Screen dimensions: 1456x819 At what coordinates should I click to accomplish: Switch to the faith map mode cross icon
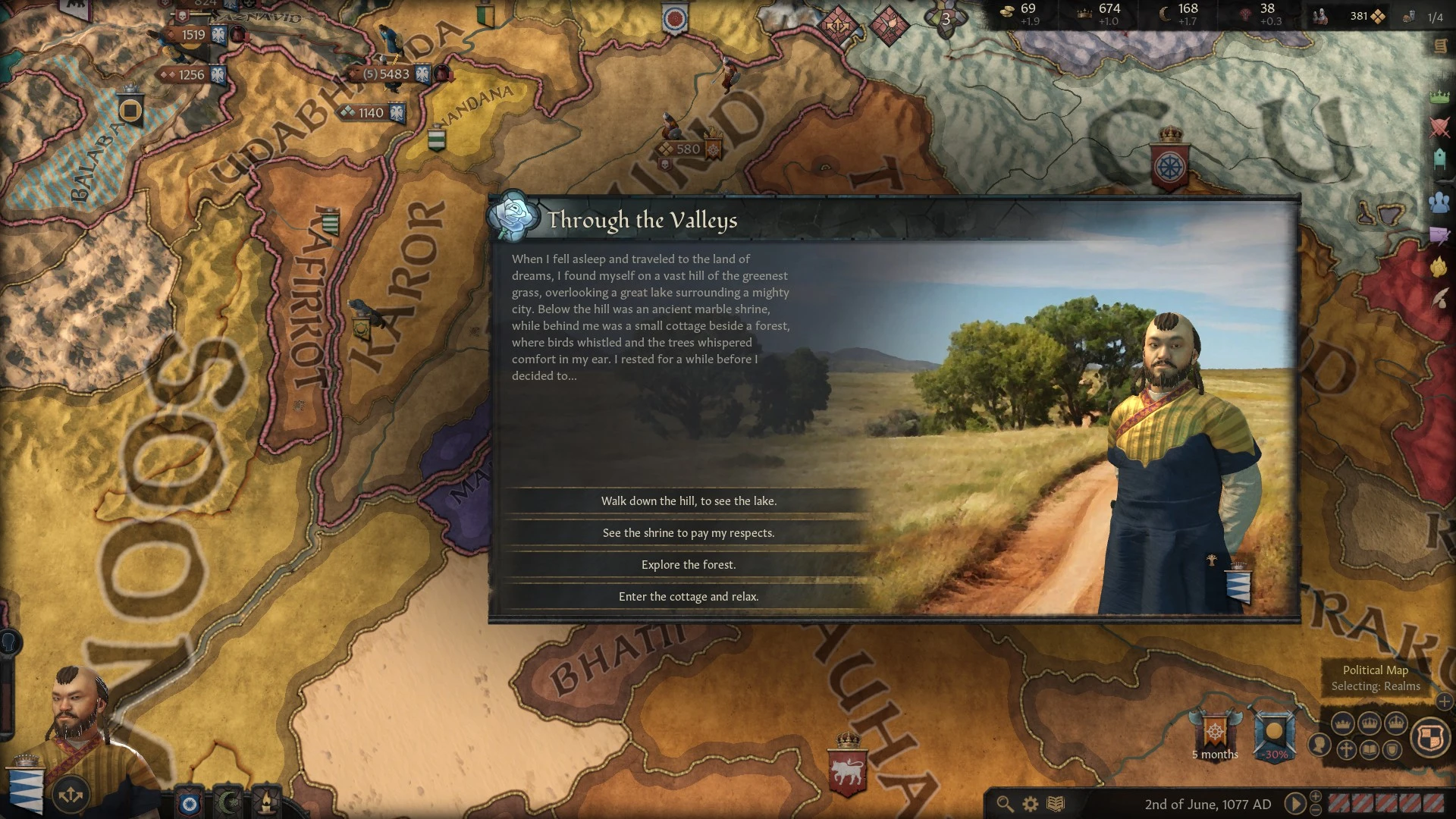(x=1346, y=749)
